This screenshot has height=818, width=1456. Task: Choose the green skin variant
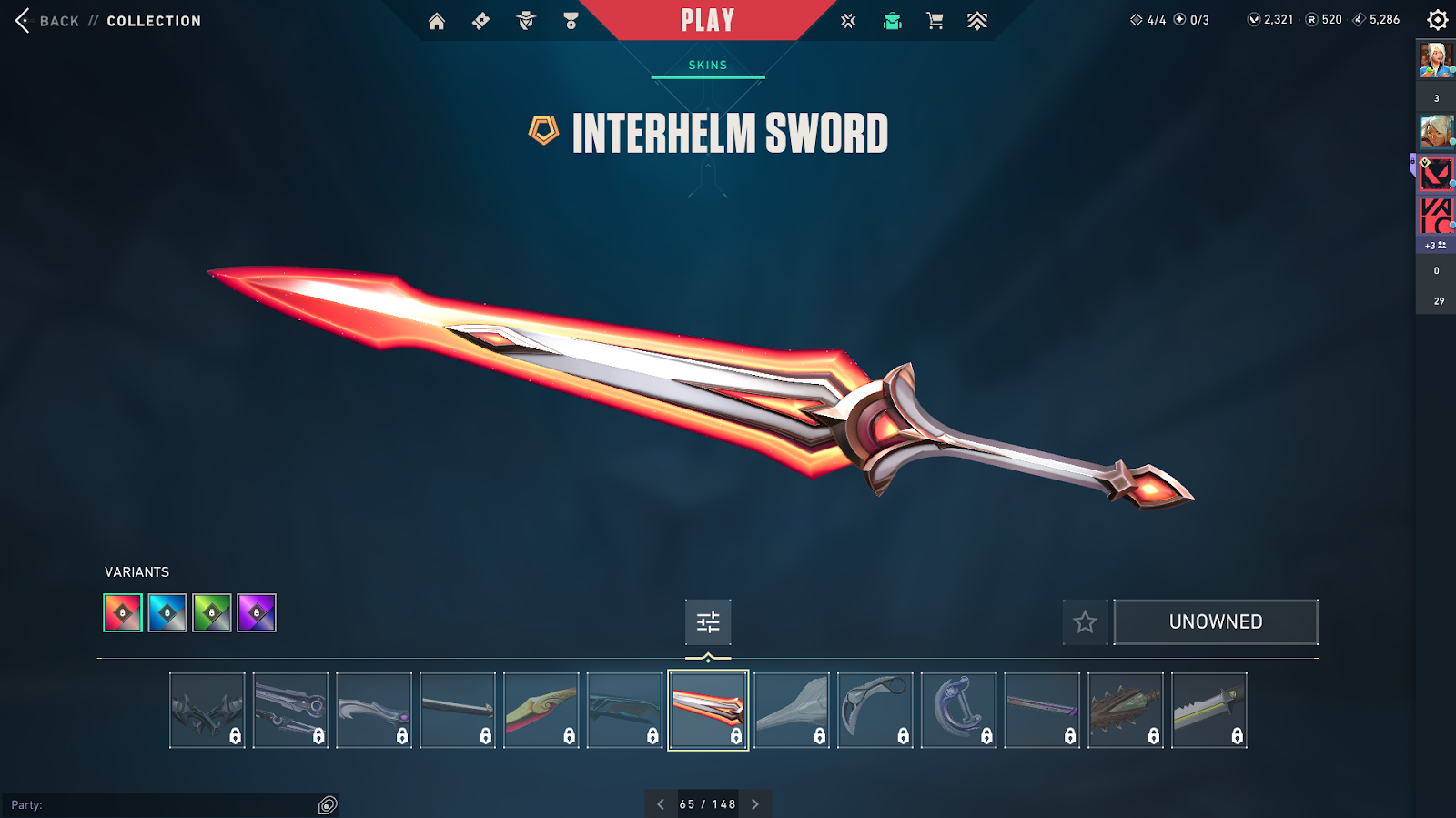tap(212, 613)
